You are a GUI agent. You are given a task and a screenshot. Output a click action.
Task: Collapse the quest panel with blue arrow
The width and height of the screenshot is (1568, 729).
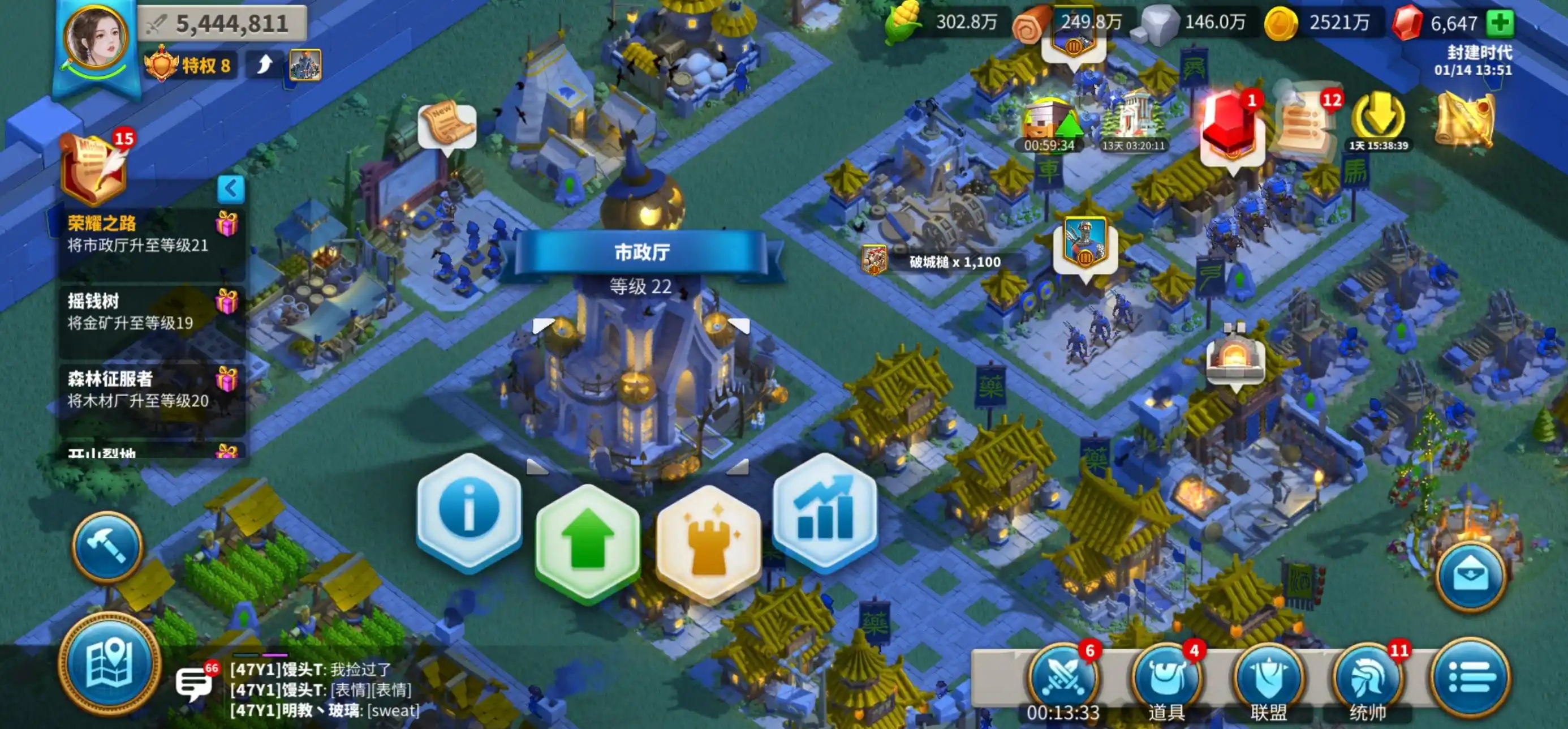tap(231, 189)
